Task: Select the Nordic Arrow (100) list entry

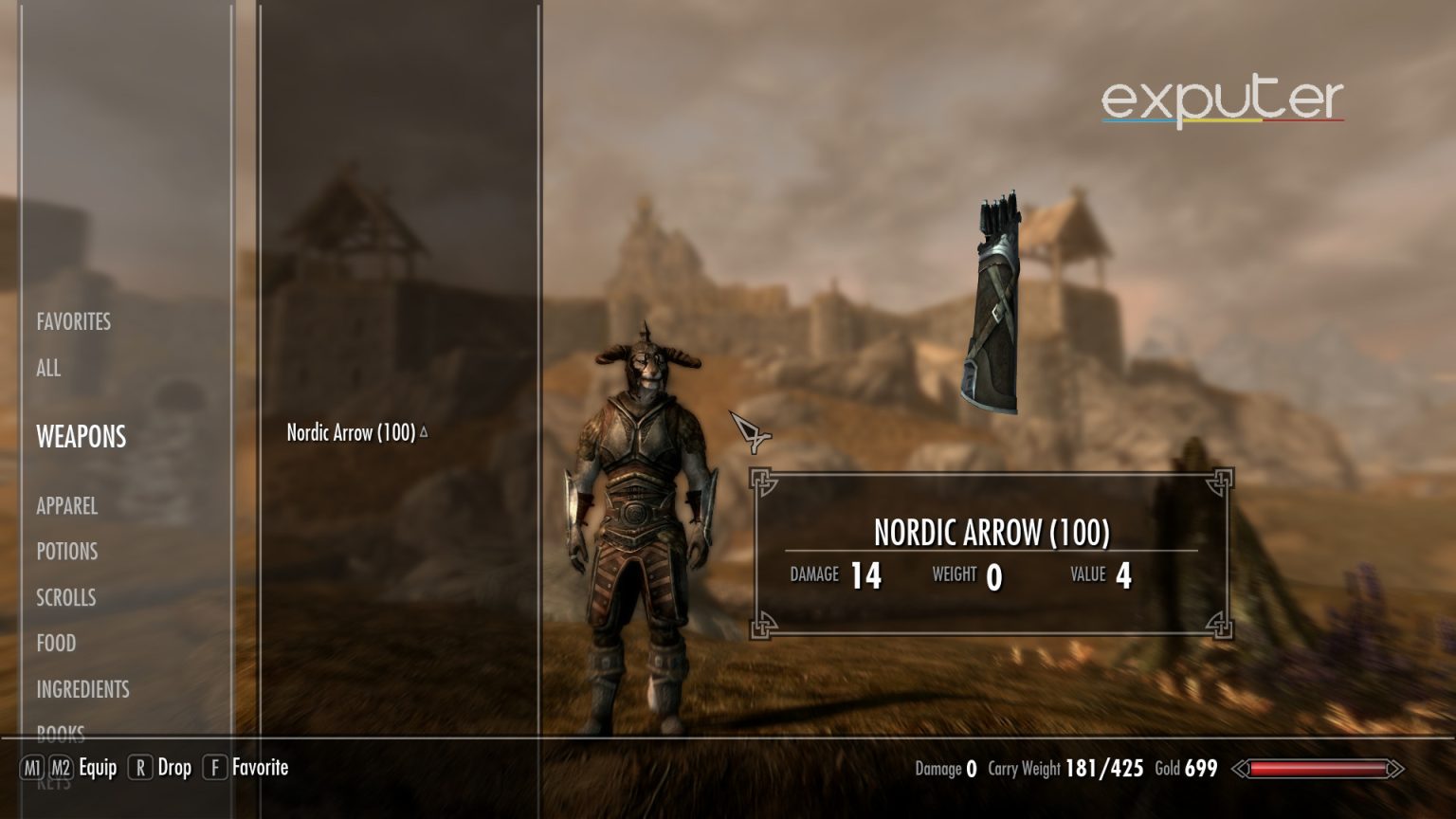Action: [351, 433]
